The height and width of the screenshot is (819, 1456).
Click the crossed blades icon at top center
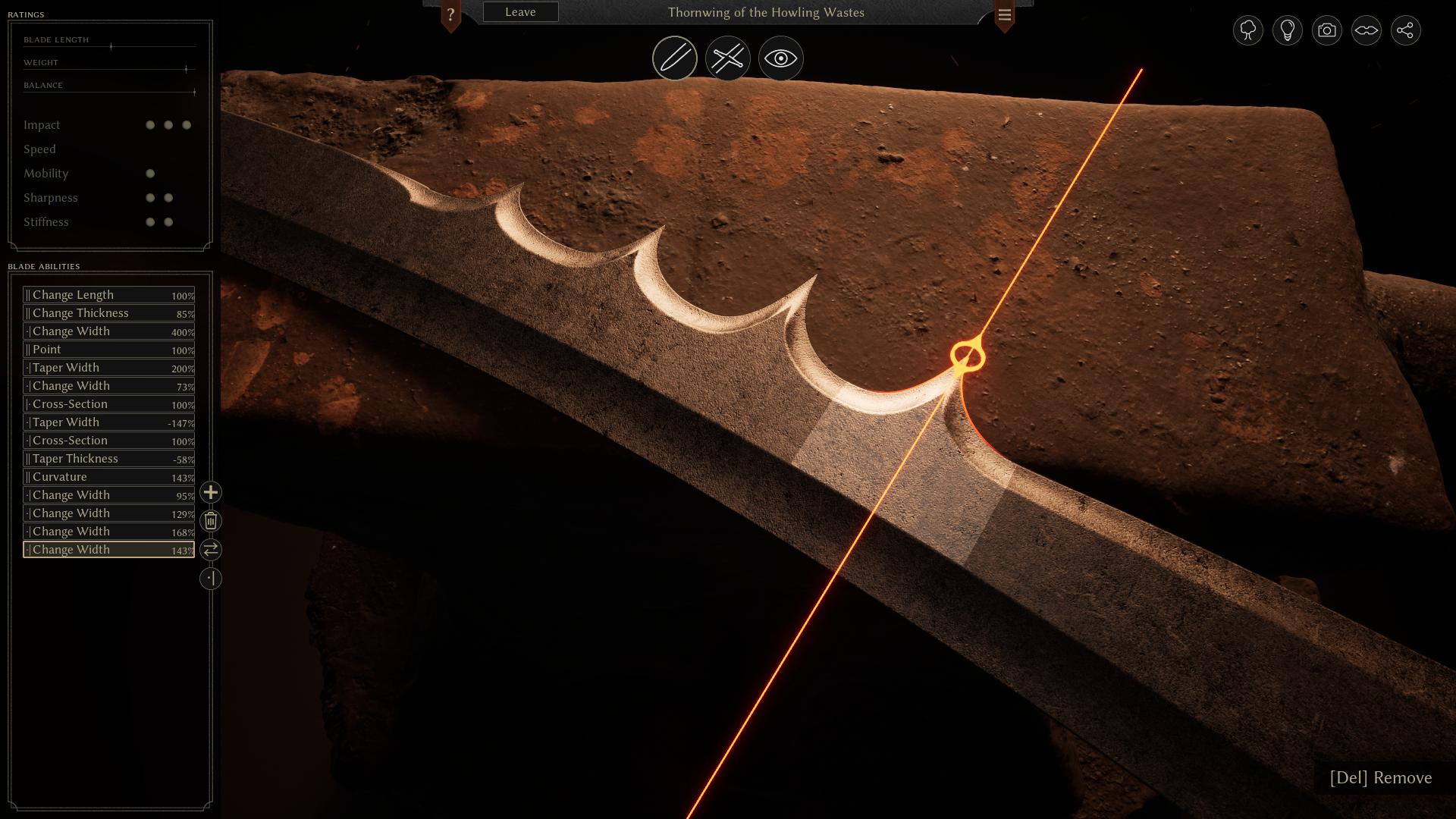(727, 58)
